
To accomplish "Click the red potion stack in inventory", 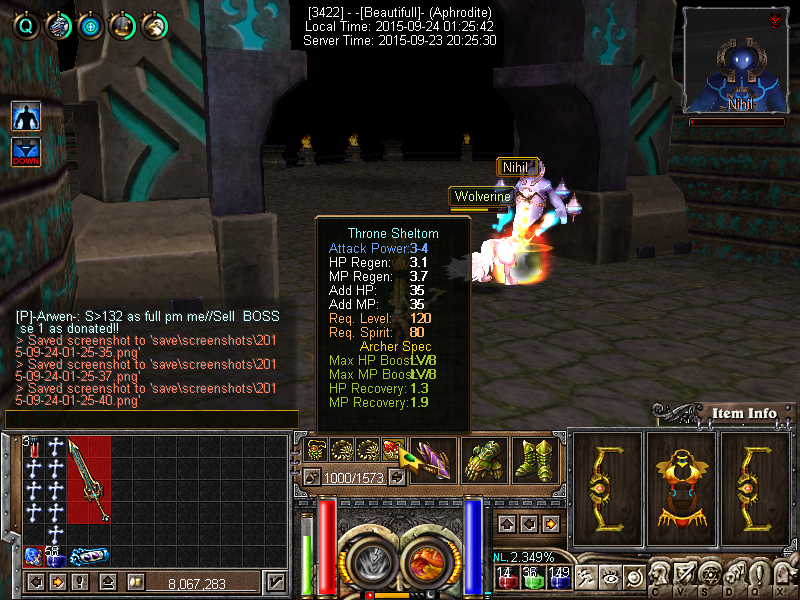I will pyautogui.click(x=33, y=447).
